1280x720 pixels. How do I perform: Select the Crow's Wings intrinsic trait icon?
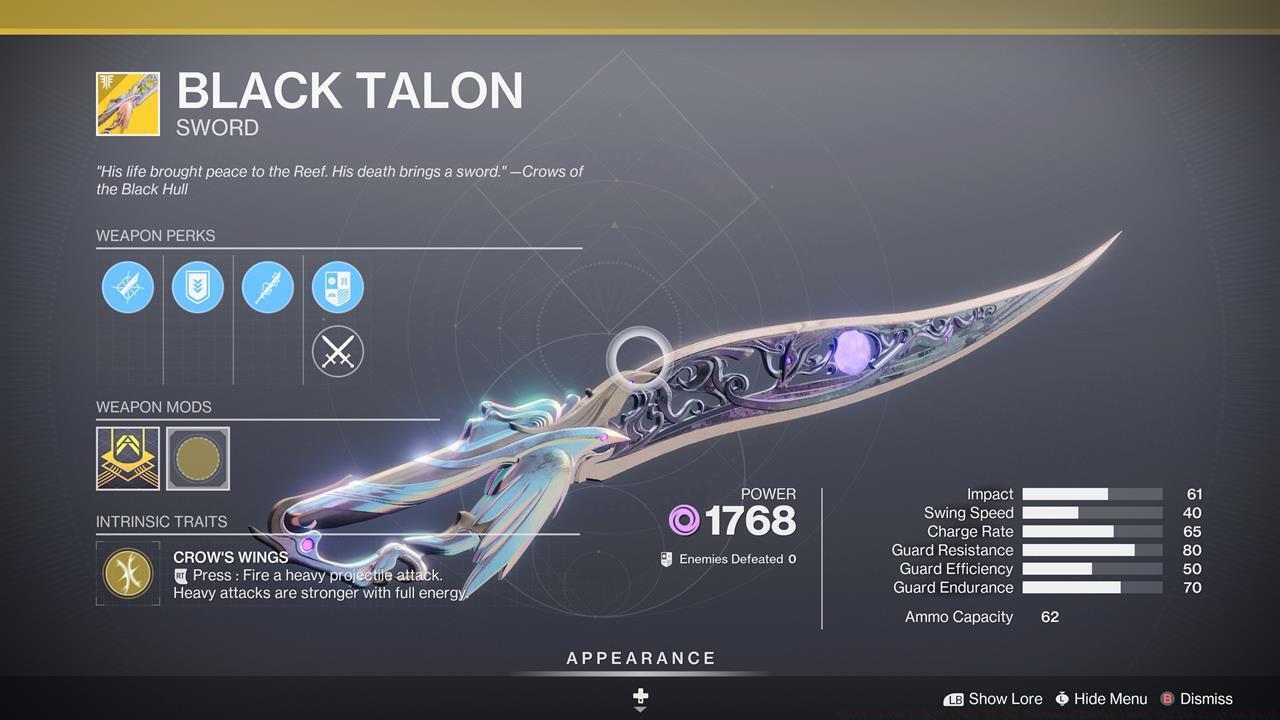pos(128,574)
